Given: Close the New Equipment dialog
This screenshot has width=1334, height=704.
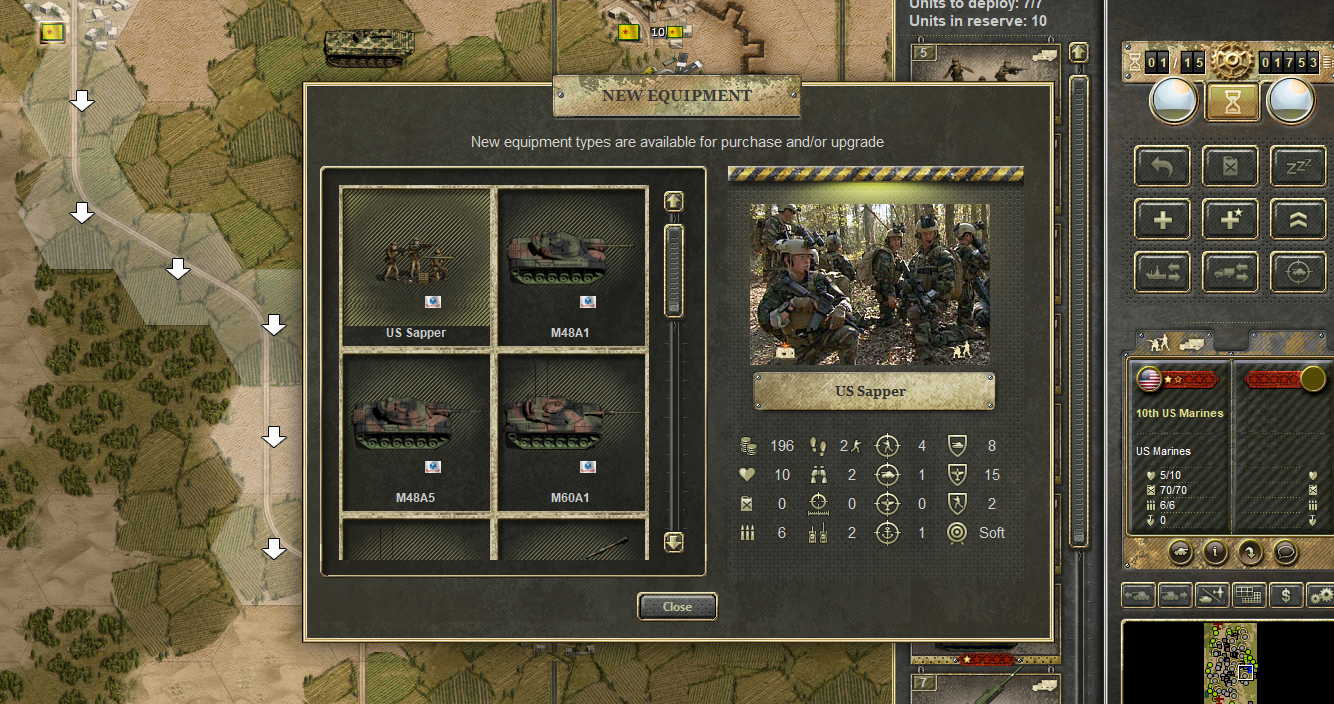Looking at the screenshot, I should tap(677, 607).
